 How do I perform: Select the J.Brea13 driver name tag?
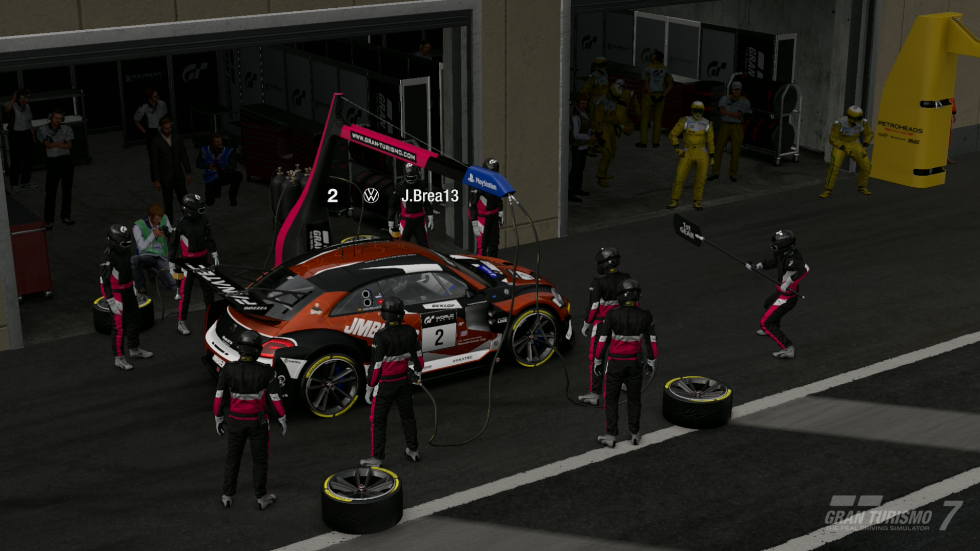tap(429, 196)
